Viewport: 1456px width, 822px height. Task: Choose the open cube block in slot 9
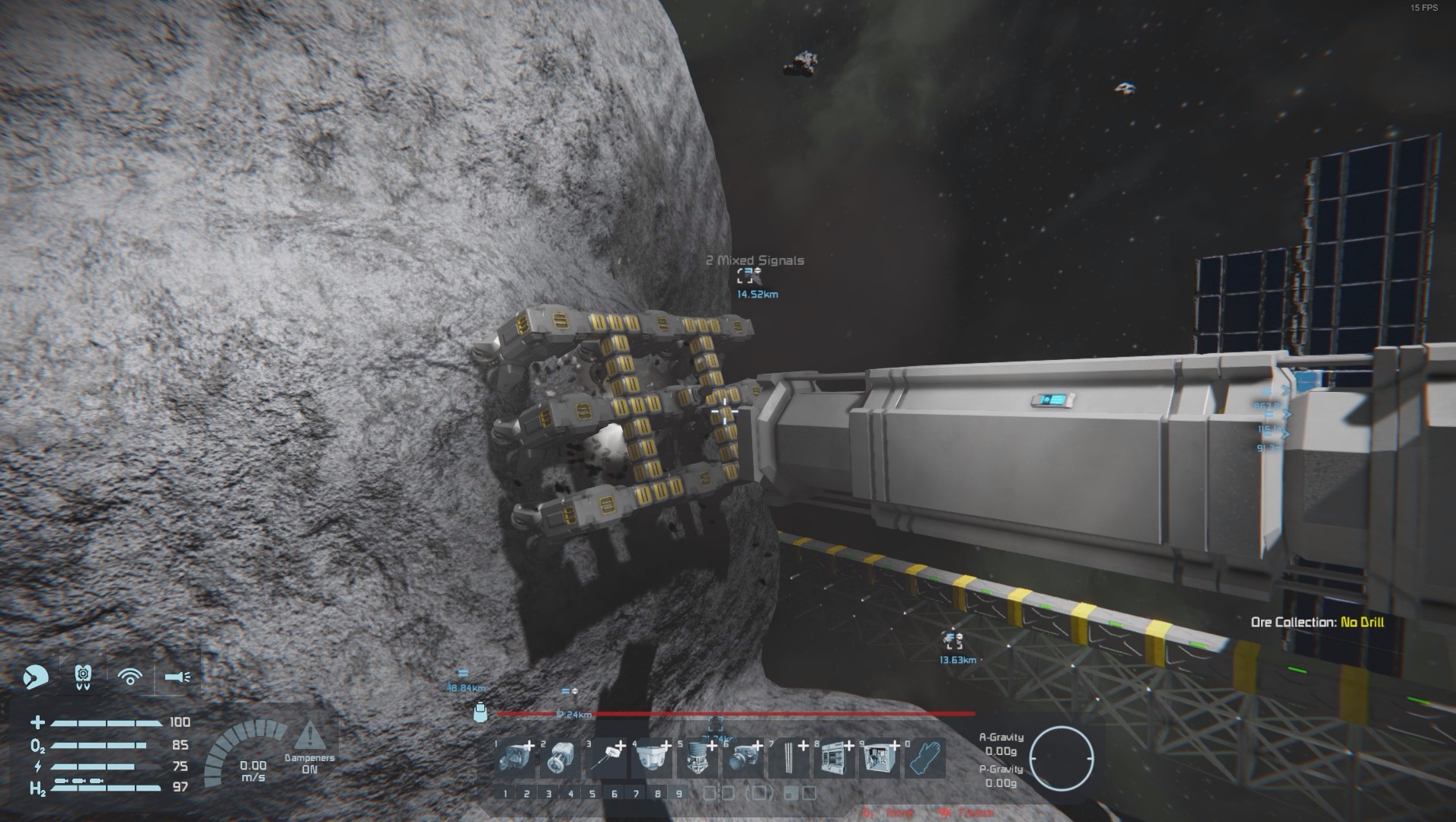coord(880,759)
